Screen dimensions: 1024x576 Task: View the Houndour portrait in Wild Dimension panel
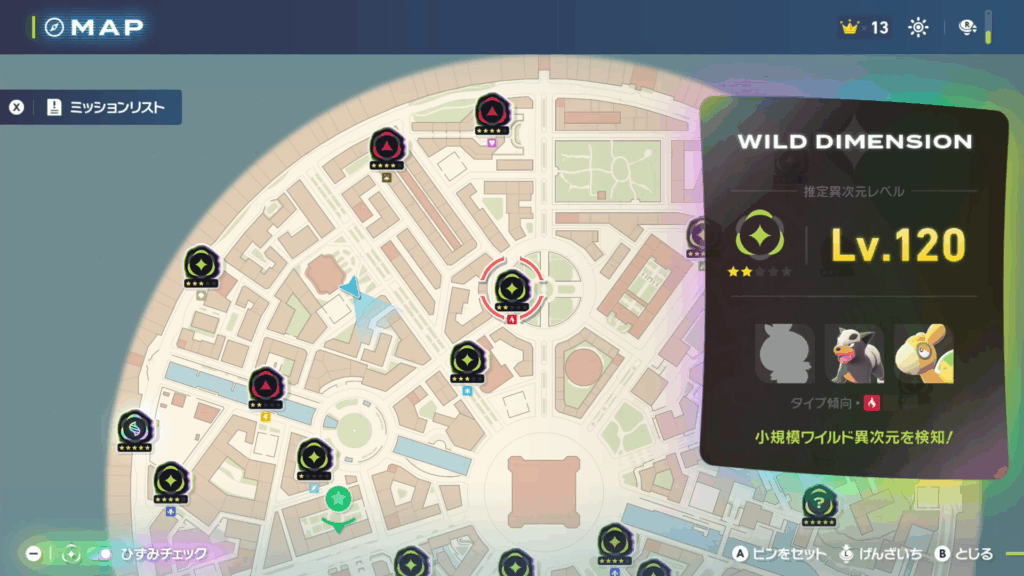(854, 354)
